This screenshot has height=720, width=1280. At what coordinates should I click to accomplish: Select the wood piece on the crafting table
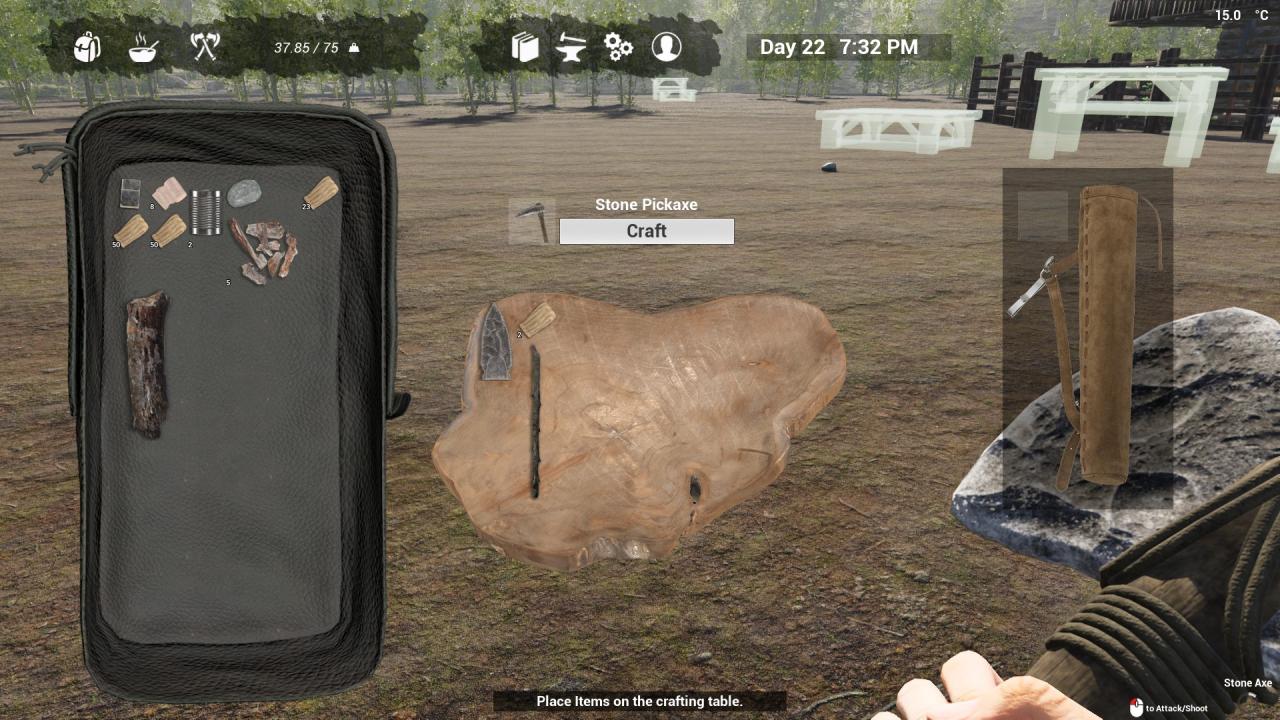click(538, 319)
